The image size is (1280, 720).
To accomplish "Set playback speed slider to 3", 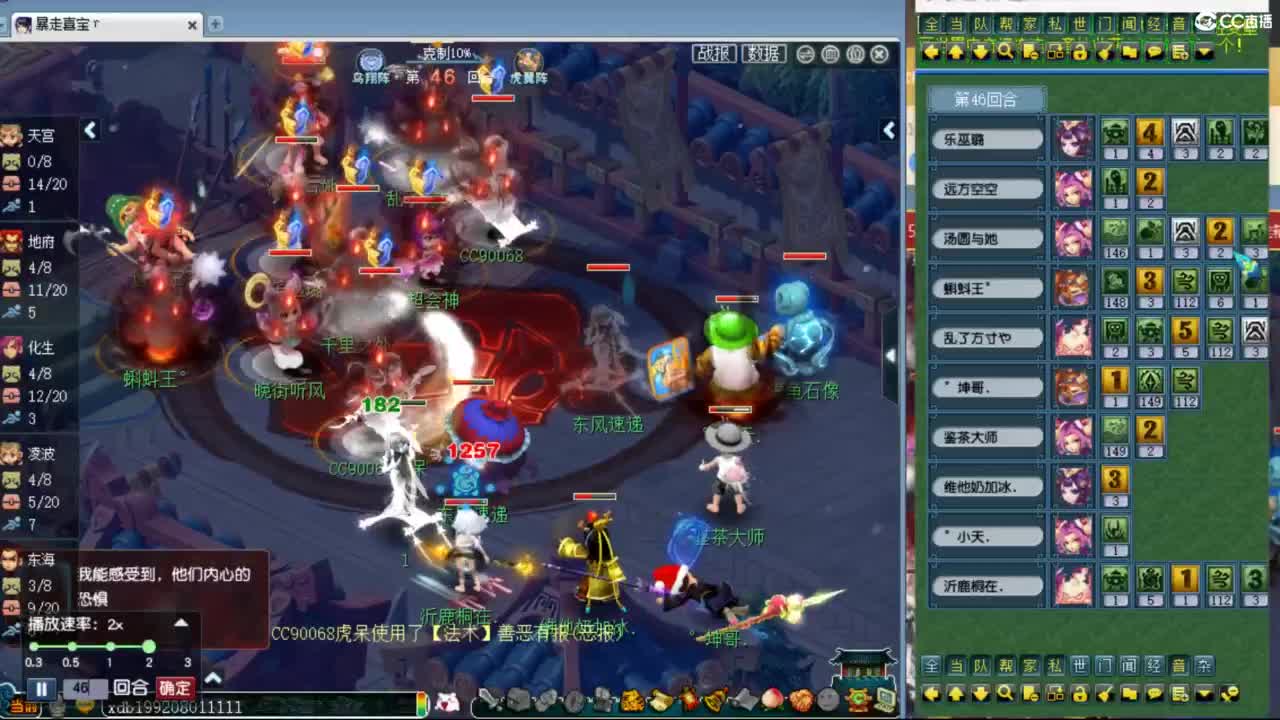I will click(187, 645).
